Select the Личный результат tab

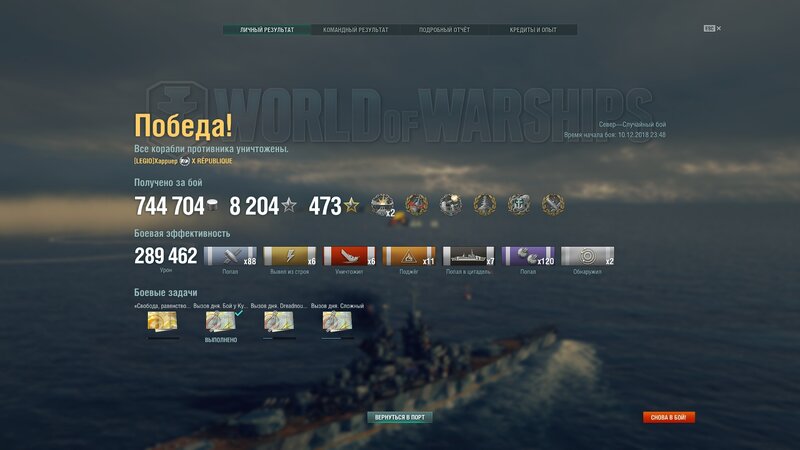point(267,30)
